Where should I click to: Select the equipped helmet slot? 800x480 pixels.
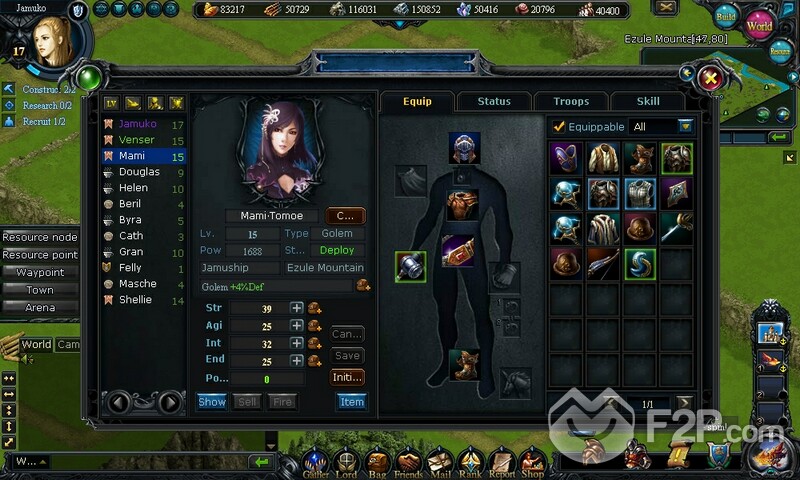pos(464,147)
